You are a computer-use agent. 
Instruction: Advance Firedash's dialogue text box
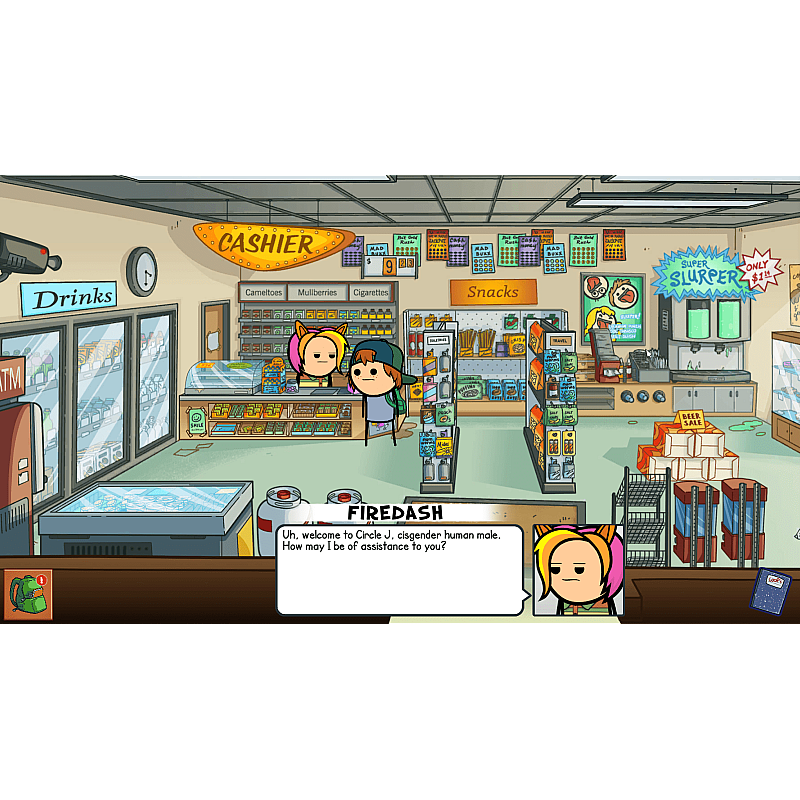(x=400, y=570)
